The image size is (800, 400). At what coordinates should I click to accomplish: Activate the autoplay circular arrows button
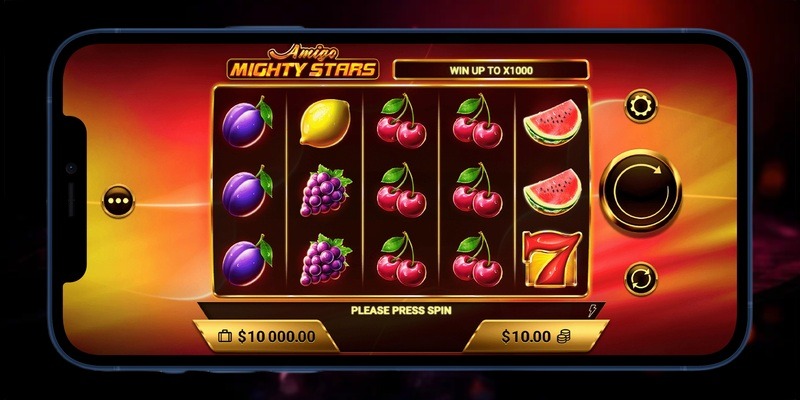click(x=640, y=276)
